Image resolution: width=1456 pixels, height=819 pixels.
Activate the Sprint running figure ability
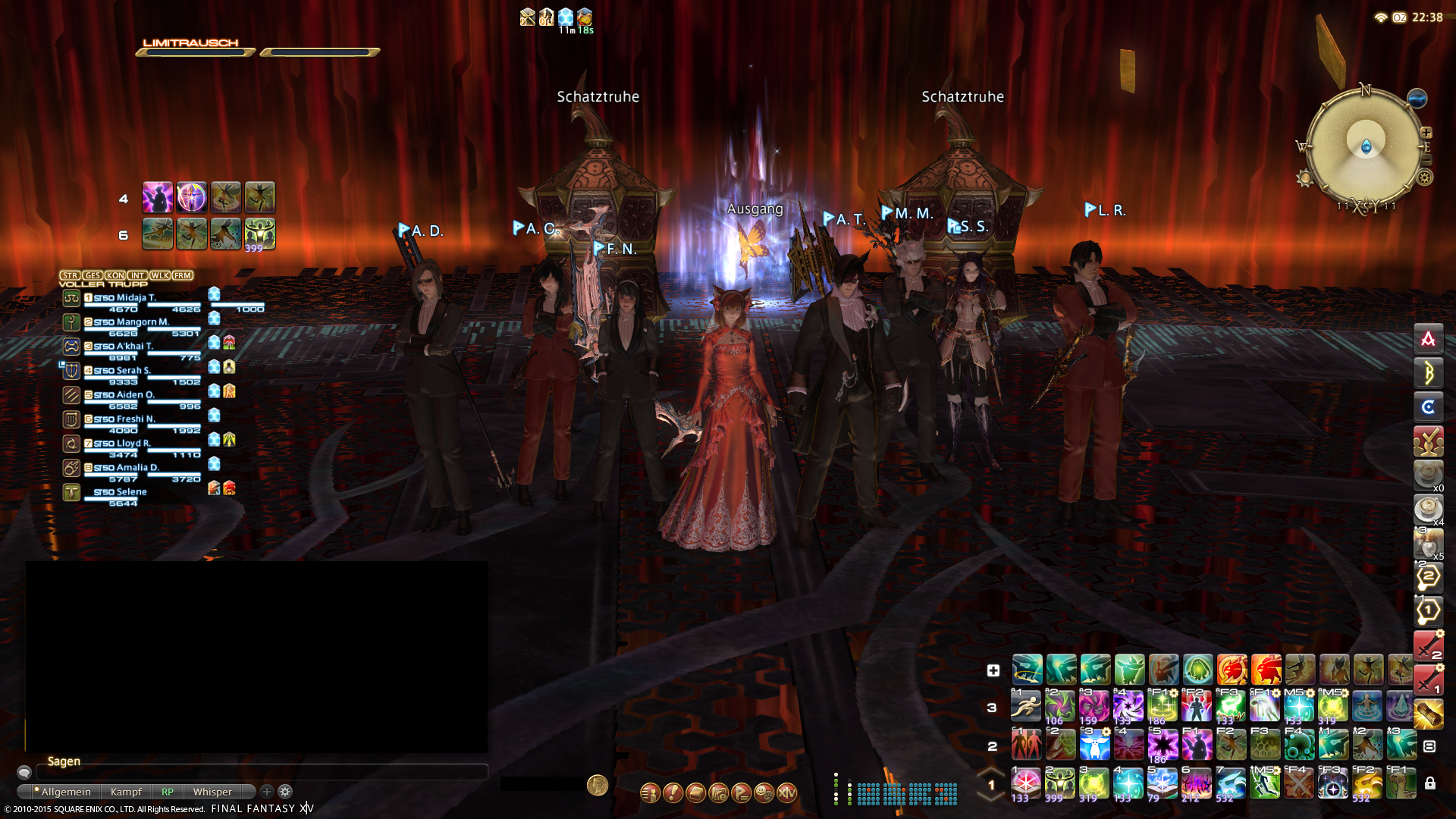1026,707
